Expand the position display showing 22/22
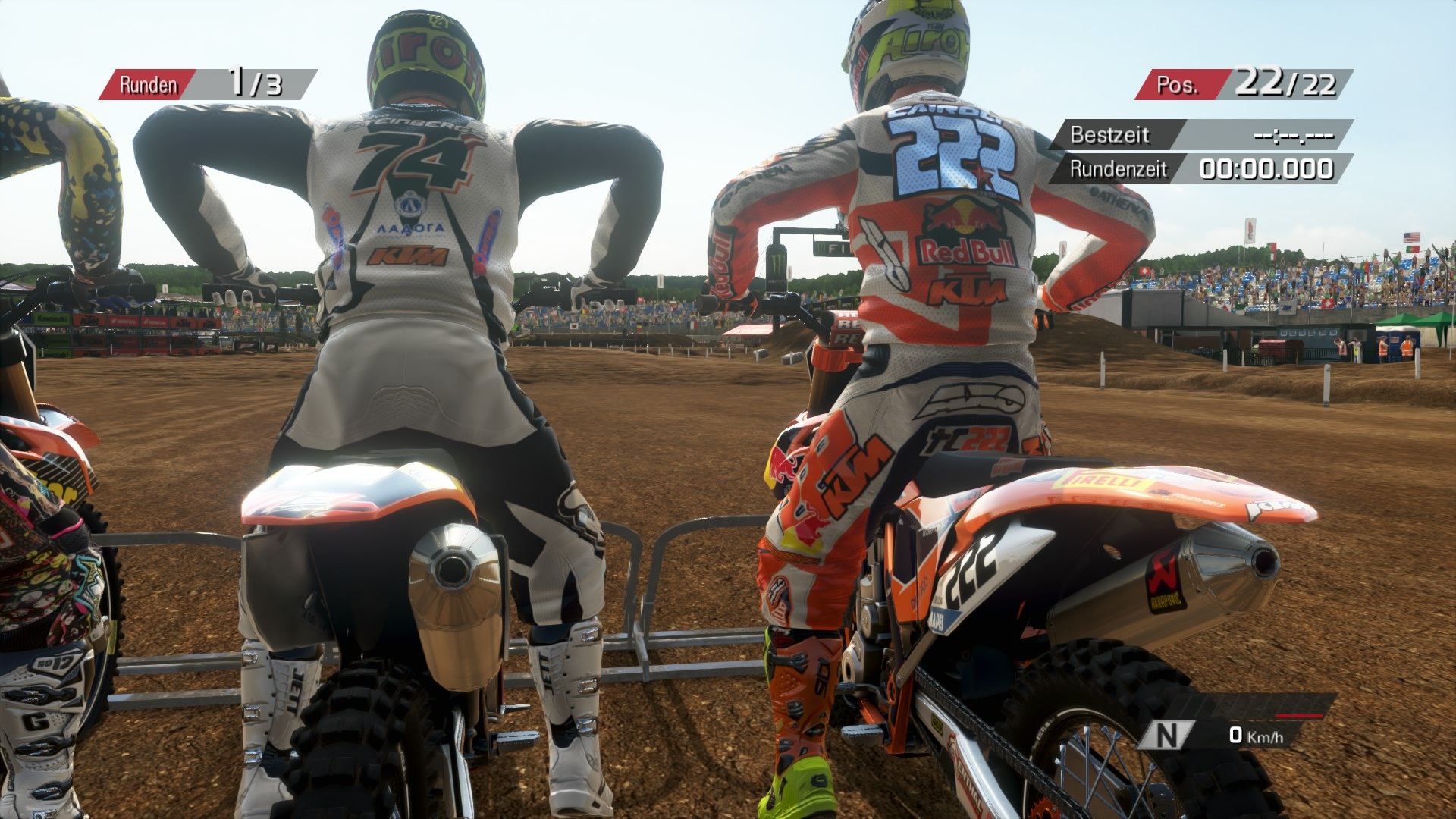Screen dimensions: 1456x819 coord(1285,83)
